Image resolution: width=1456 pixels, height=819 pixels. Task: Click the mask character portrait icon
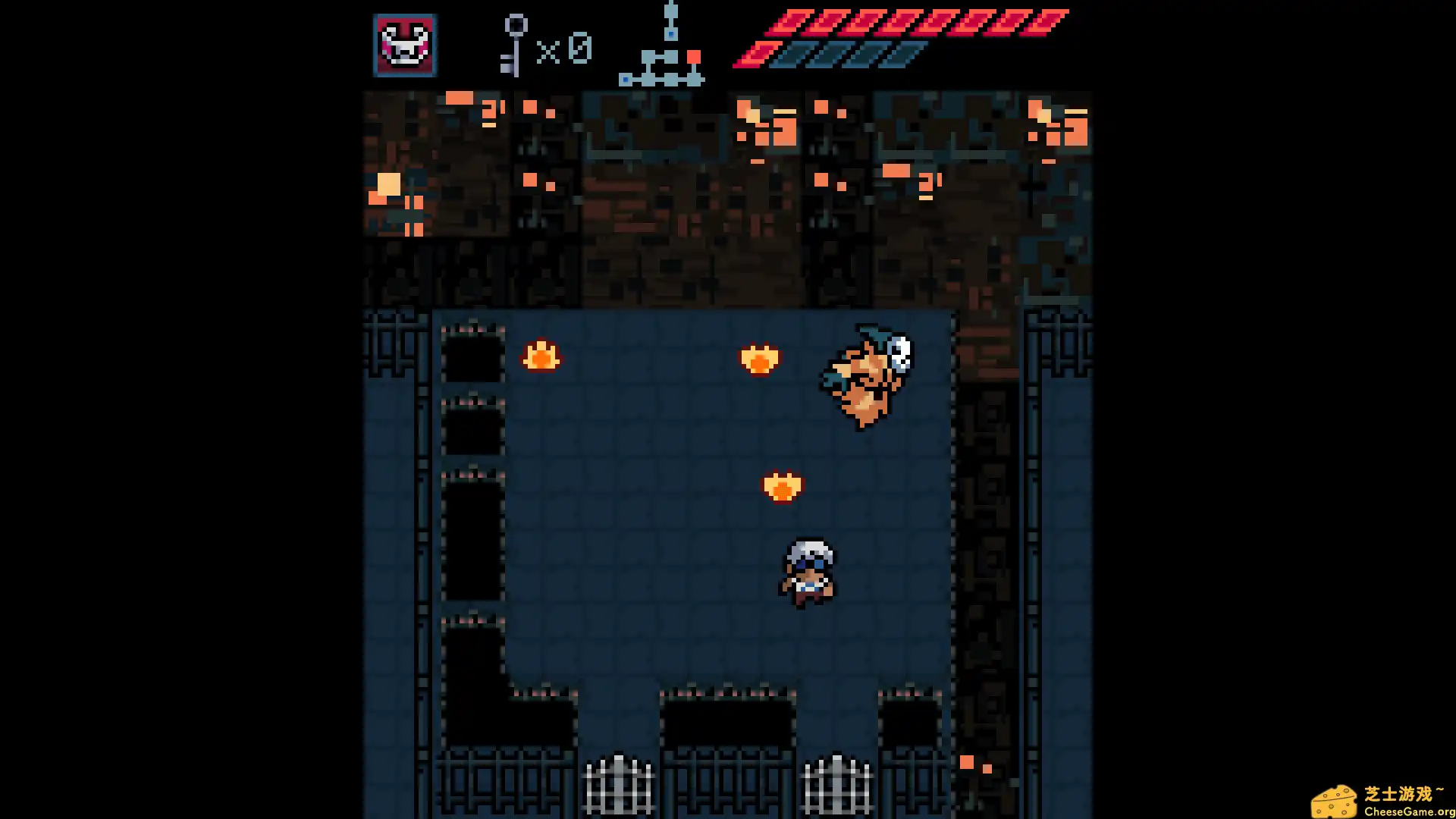tap(404, 46)
